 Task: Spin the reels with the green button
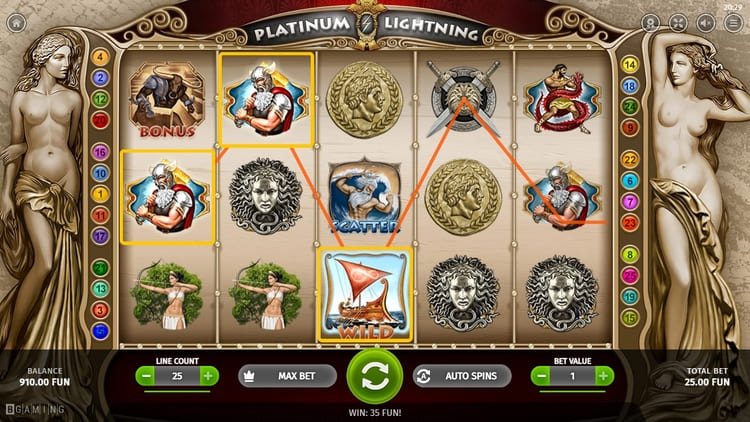tap(374, 376)
